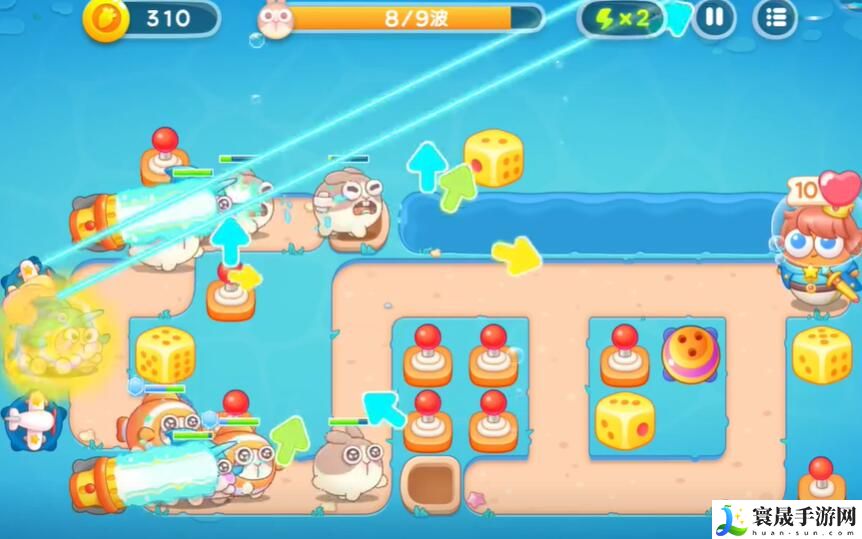Toggle the x2 lightning speed button
862x539 pixels.
pos(622,18)
